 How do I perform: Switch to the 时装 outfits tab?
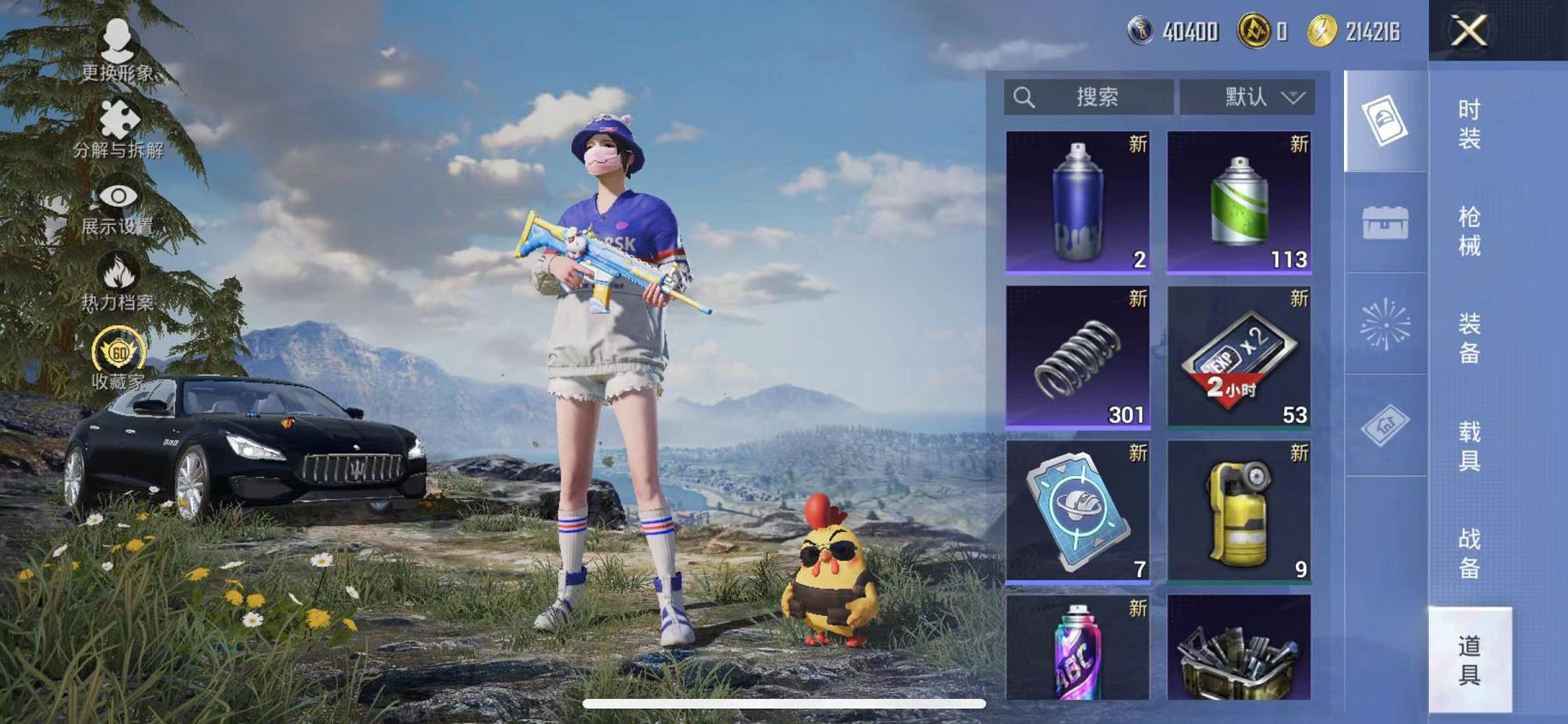[1469, 124]
